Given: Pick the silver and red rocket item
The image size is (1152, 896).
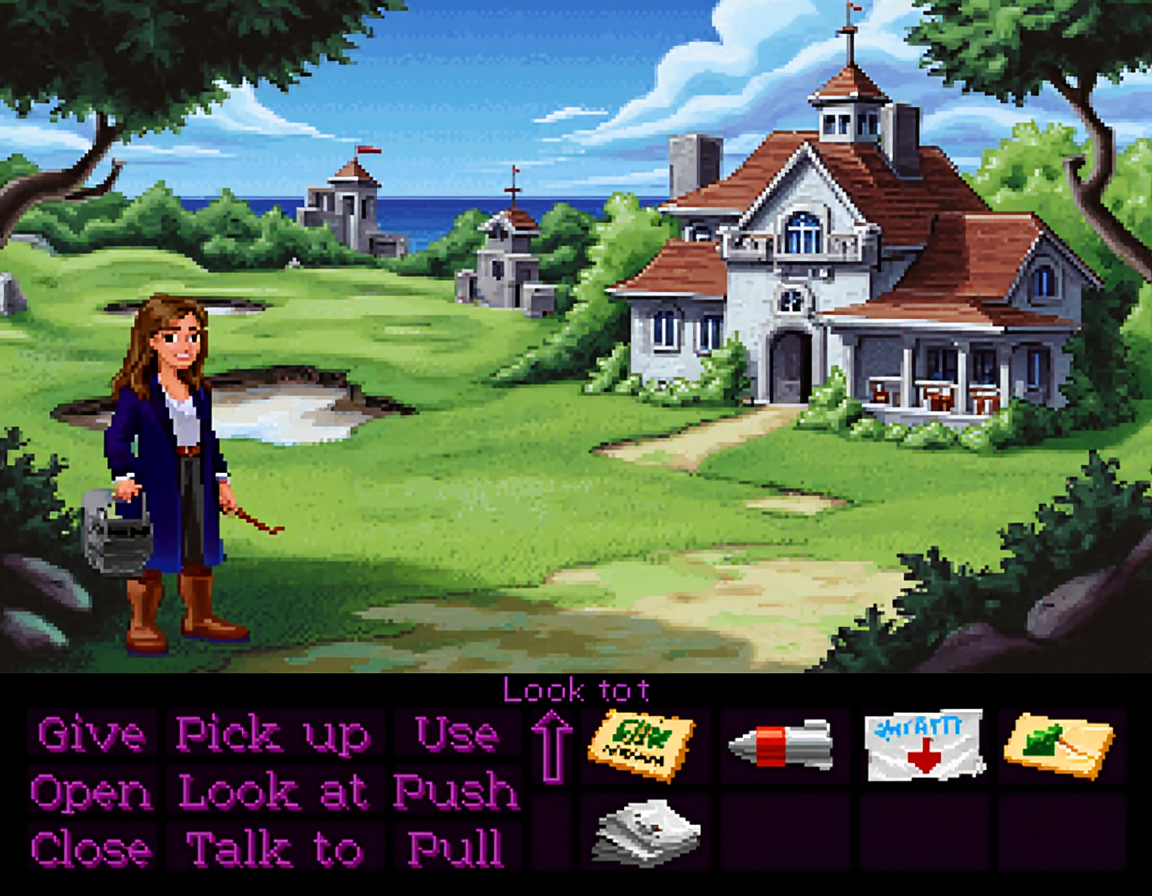Looking at the screenshot, I should (782, 744).
